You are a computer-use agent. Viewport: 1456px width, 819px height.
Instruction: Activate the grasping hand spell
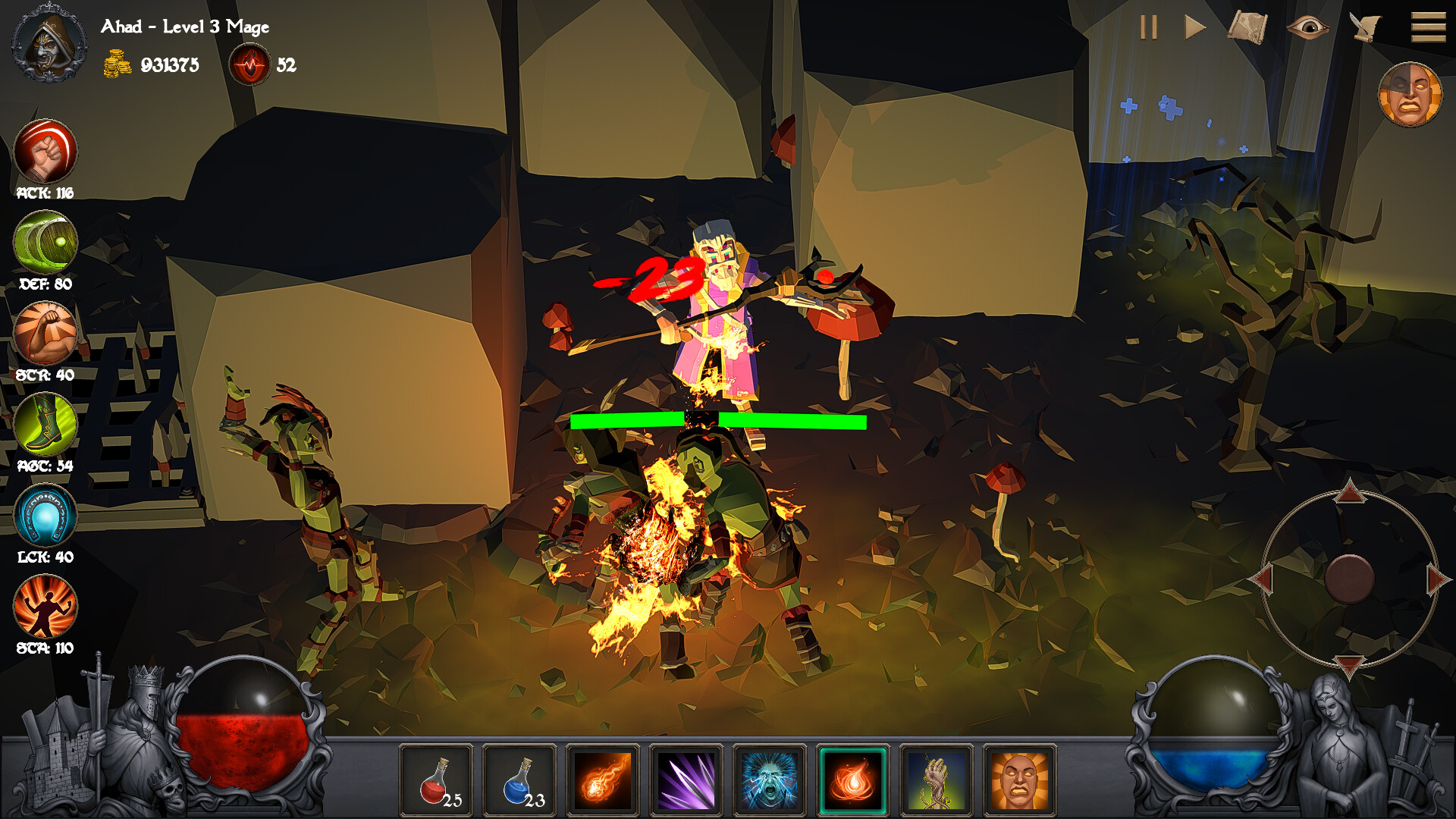point(937,780)
